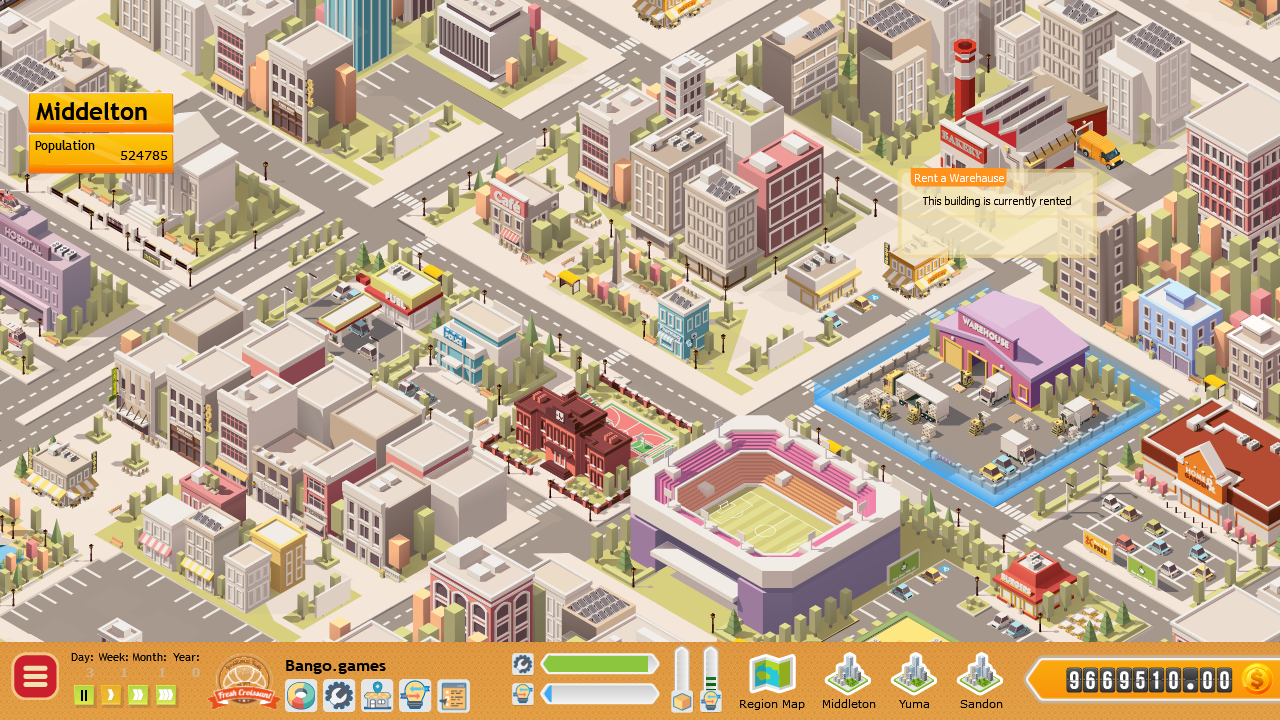Open the research lightbulb icon

pyautogui.click(x=415, y=695)
